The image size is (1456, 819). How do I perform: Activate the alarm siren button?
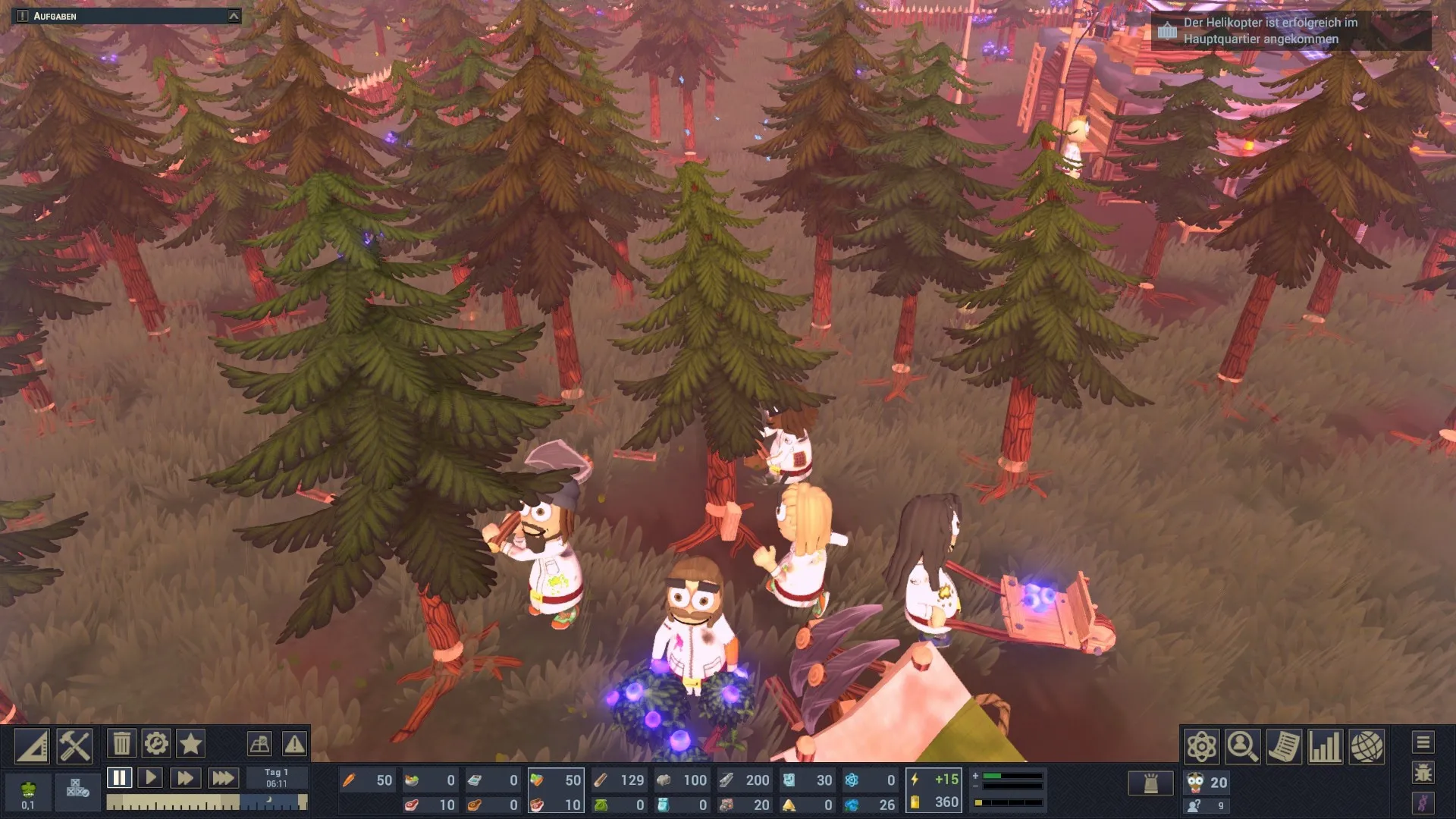coord(1150,783)
